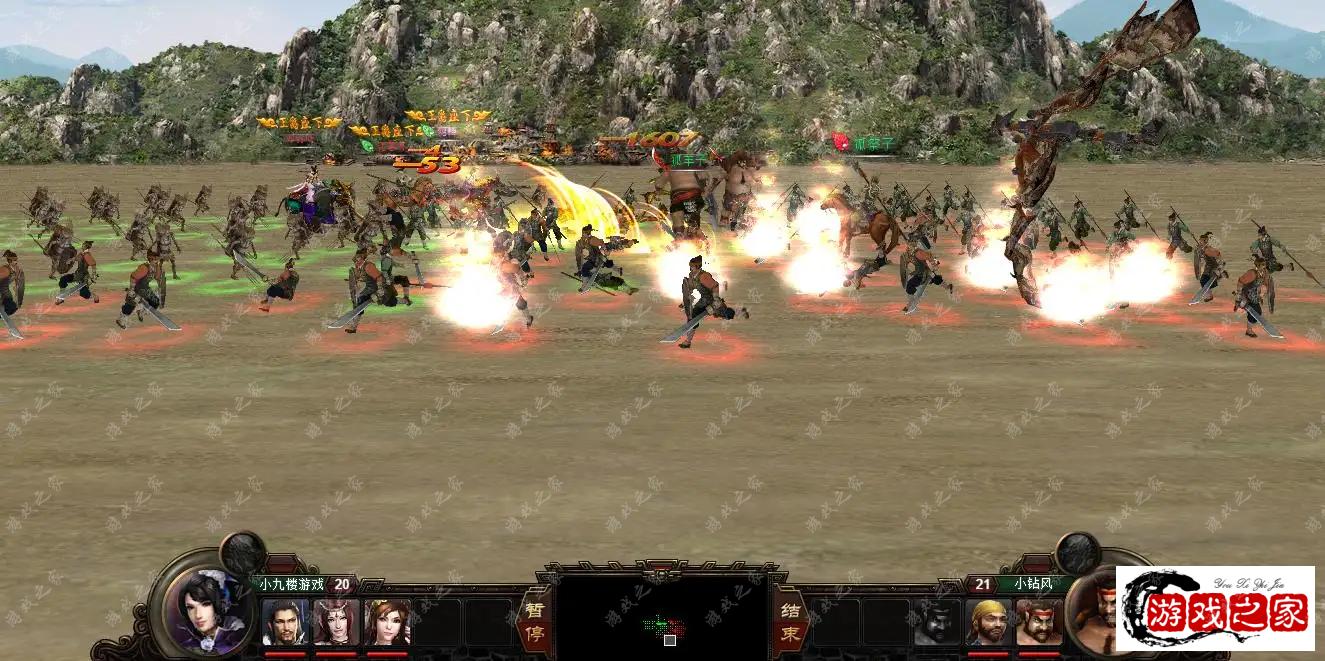The image size is (1325, 661).
Task: Choose the female general with red forehead jewel
Action: [336, 622]
